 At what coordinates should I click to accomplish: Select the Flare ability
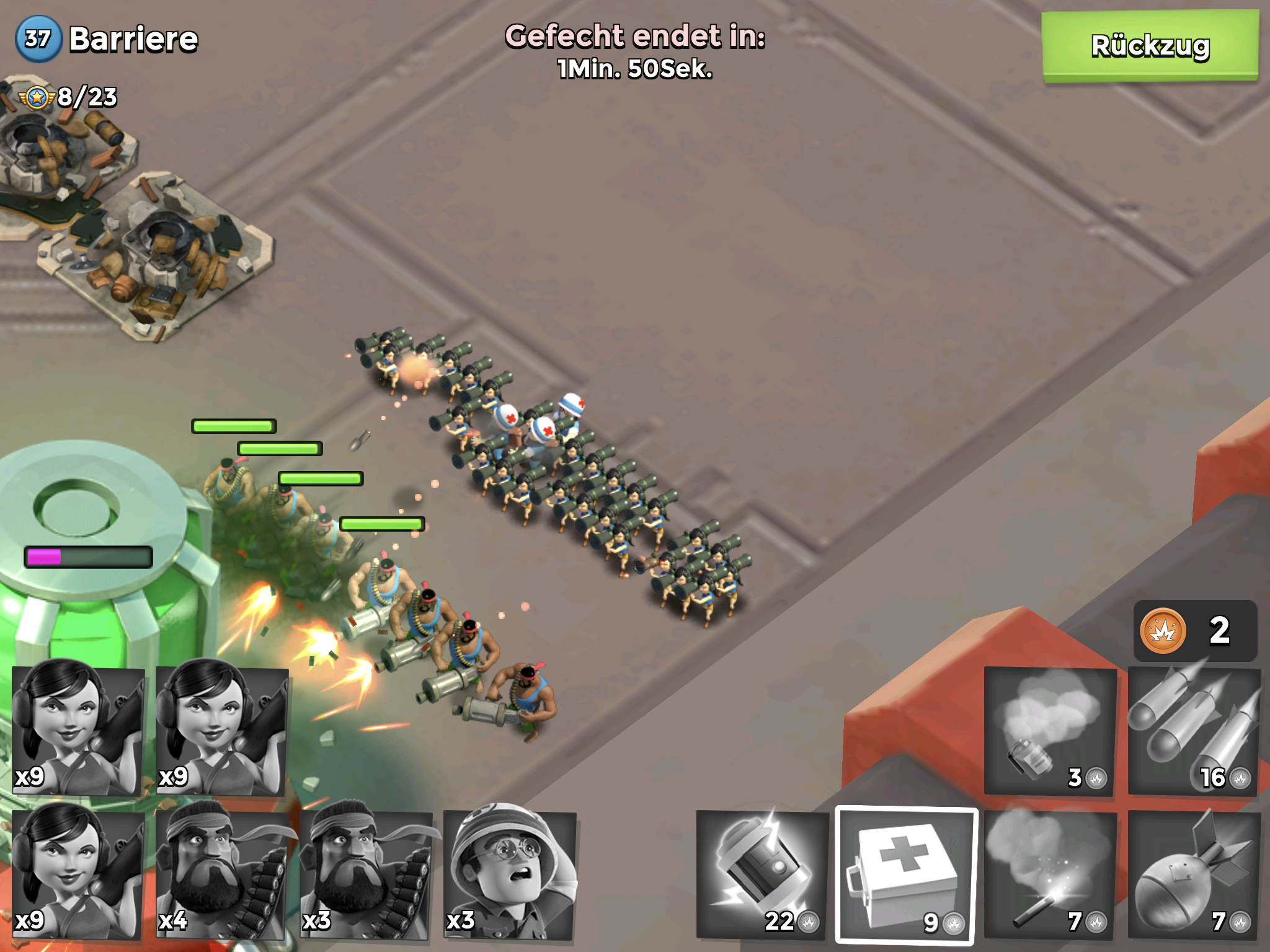click(1049, 874)
